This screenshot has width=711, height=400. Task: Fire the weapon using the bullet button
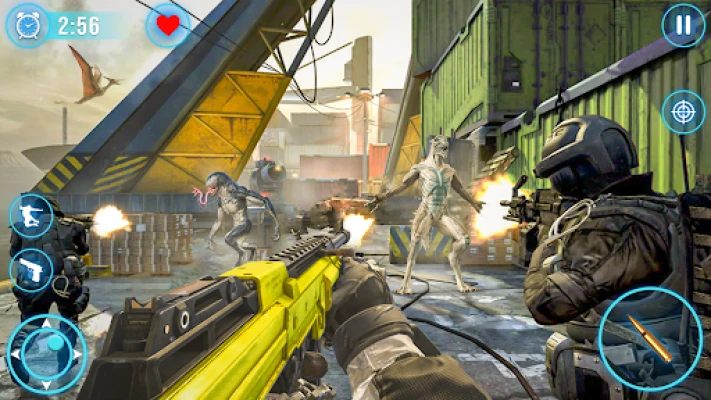(x=649, y=339)
